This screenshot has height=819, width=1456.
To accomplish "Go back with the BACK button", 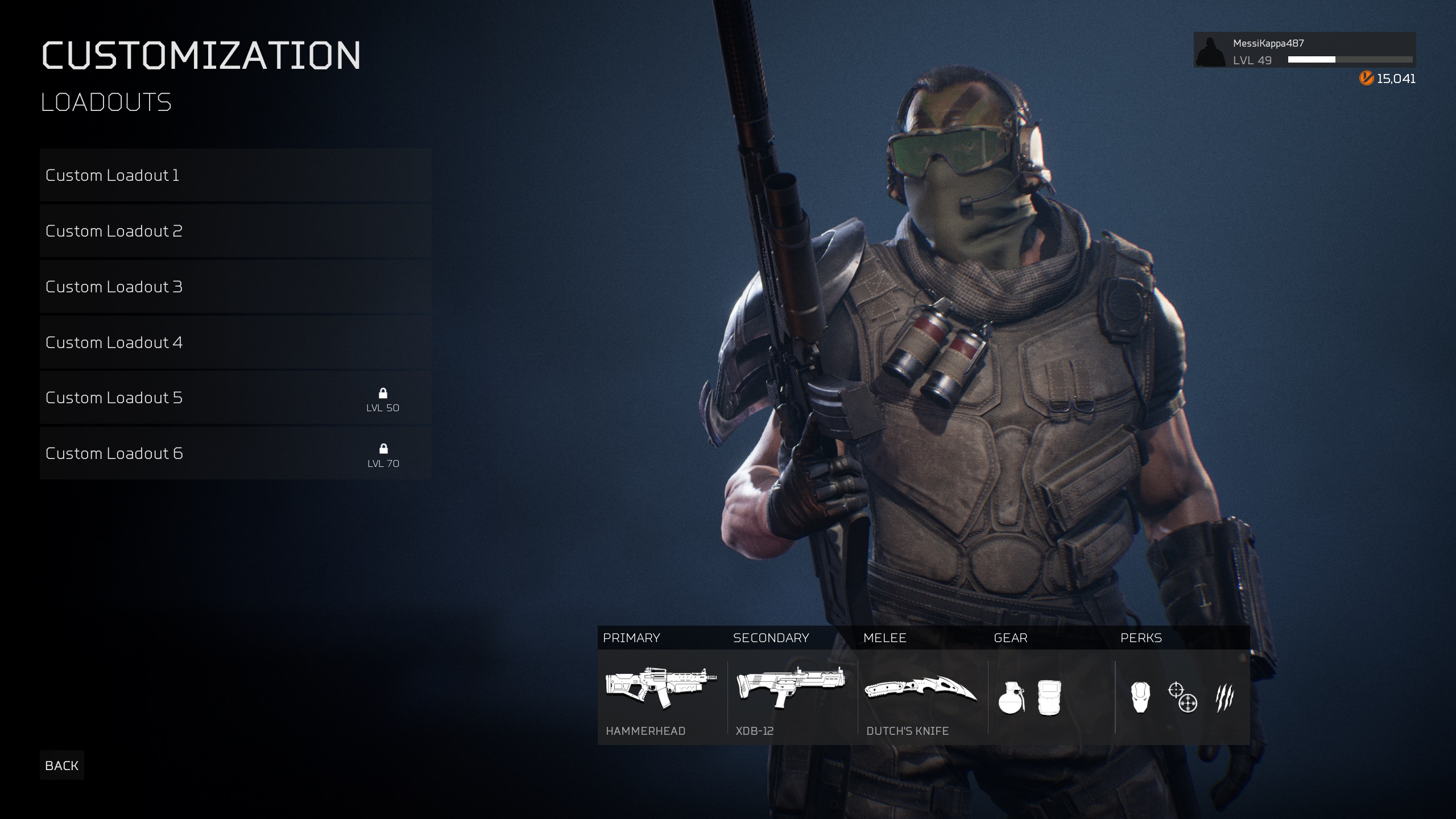I will (62, 766).
